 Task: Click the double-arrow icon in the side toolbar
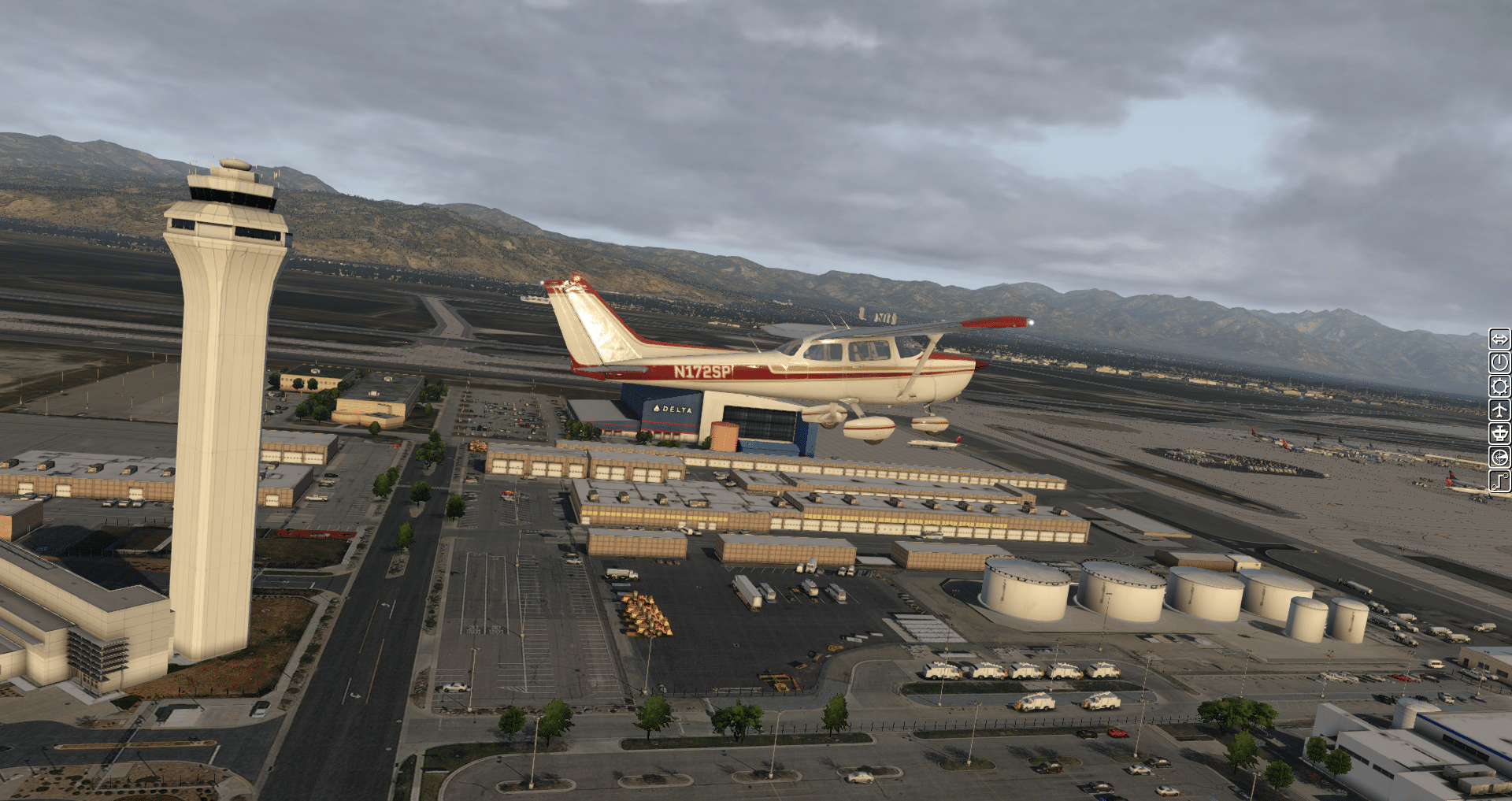click(1499, 339)
